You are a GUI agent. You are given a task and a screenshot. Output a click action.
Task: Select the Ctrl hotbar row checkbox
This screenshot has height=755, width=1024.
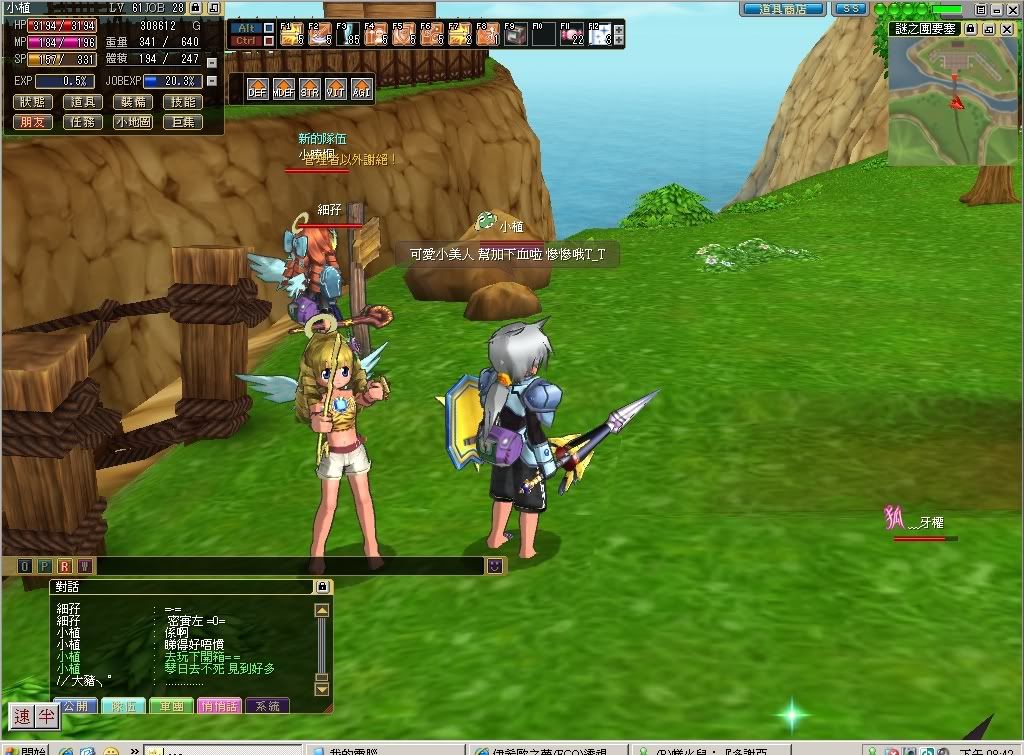268,41
